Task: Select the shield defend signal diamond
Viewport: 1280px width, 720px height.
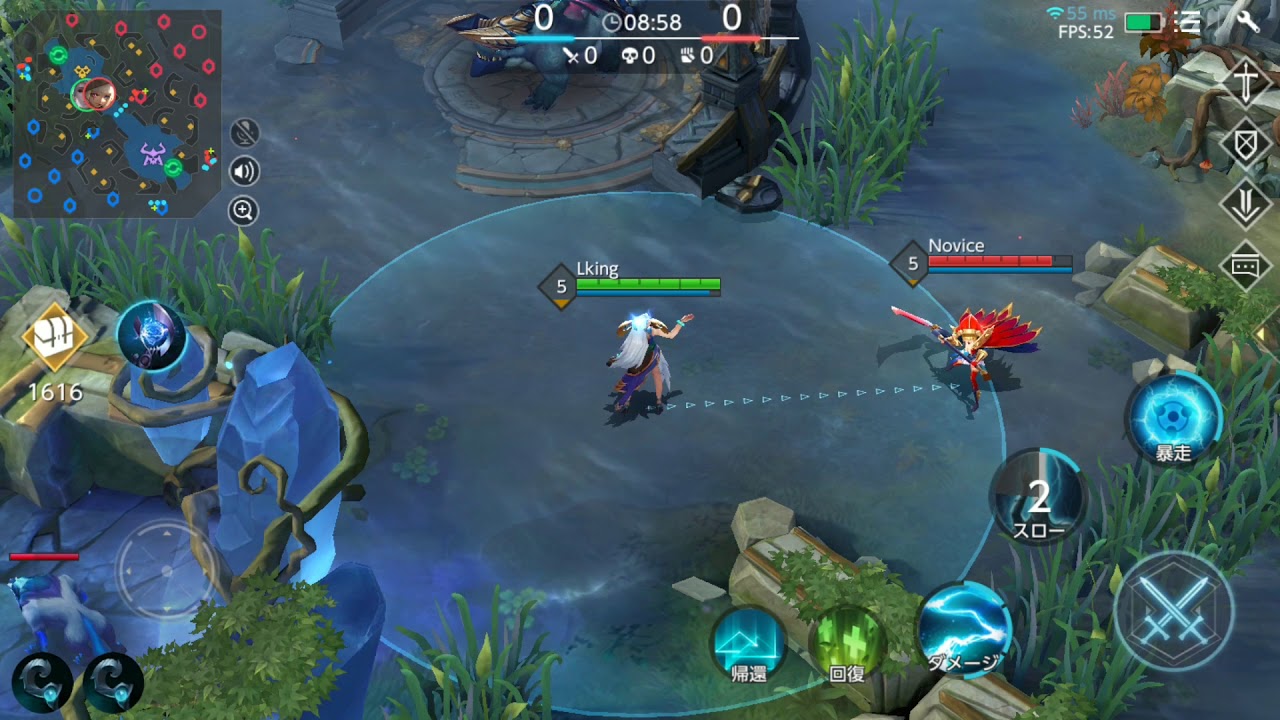Action: [x=1246, y=145]
